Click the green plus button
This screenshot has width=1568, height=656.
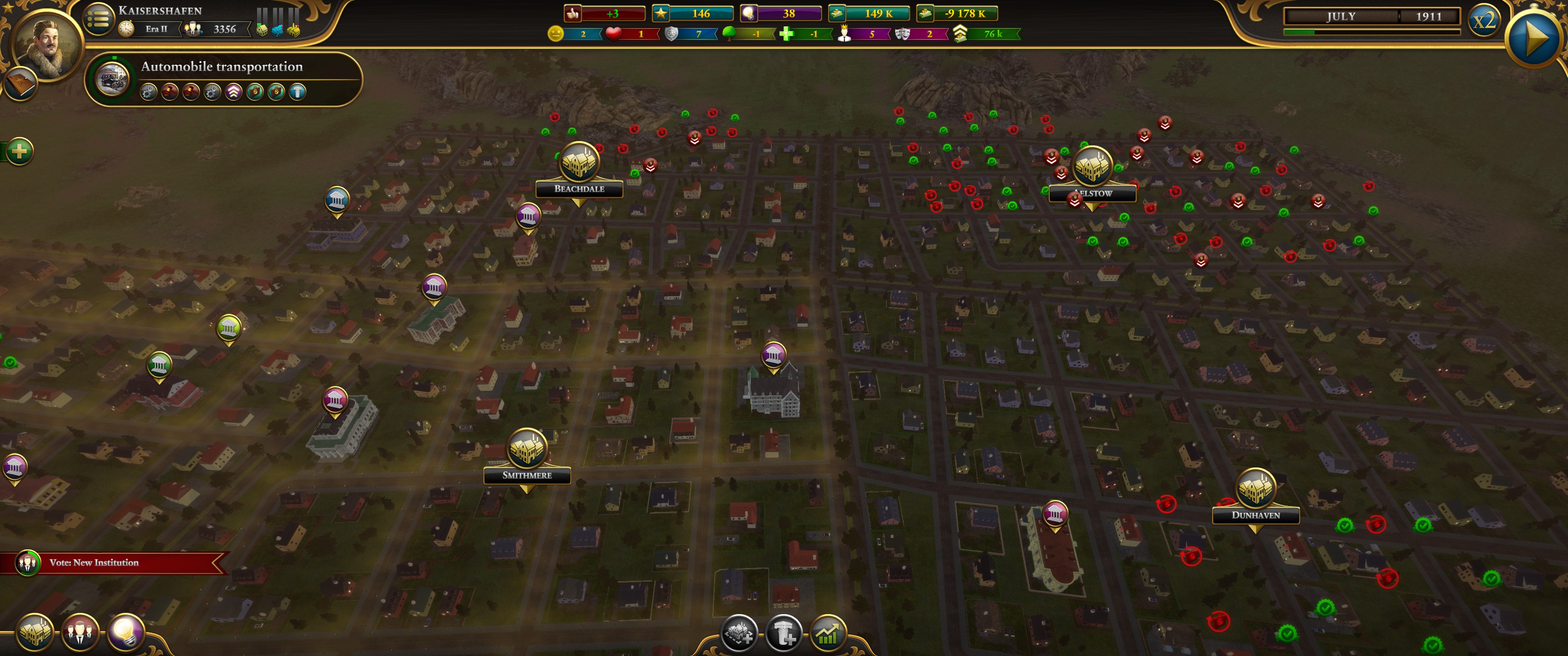[x=19, y=151]
